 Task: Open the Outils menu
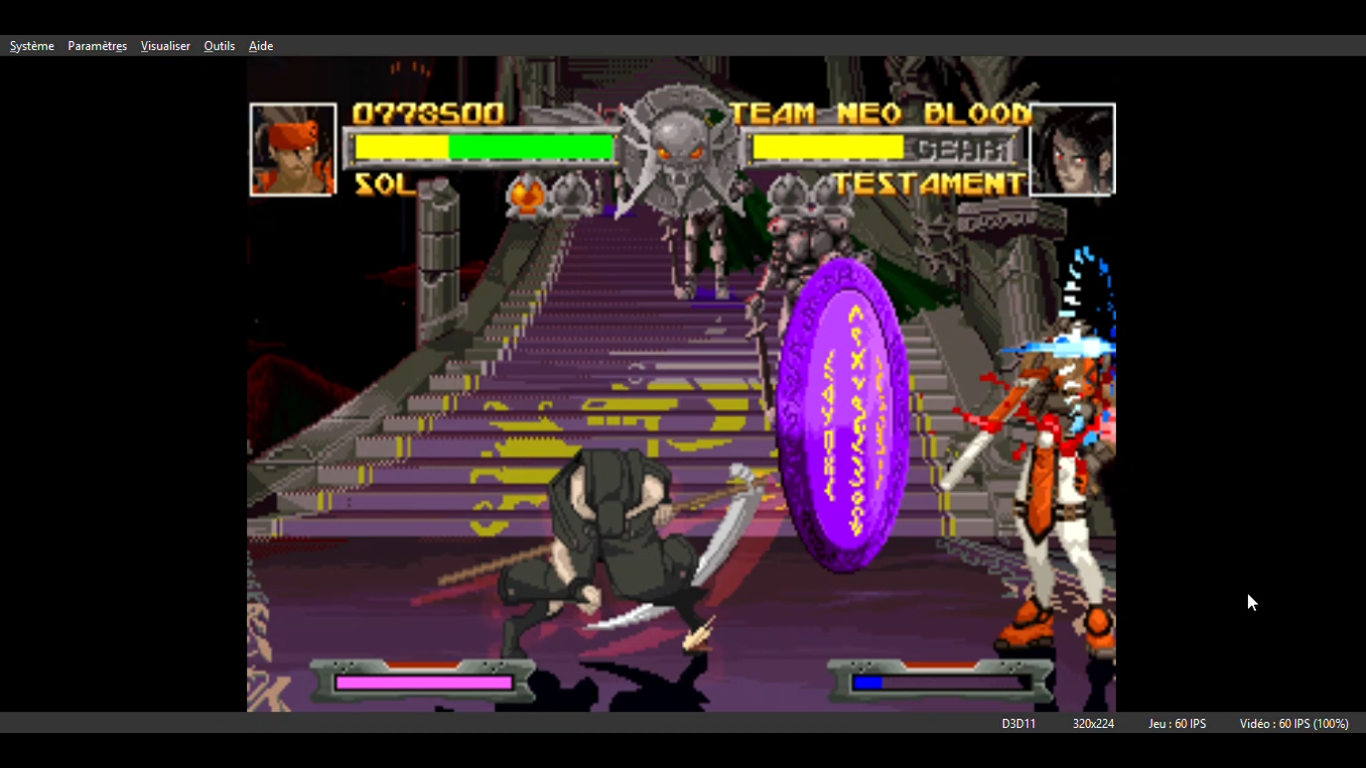click(x=219, y=46)
